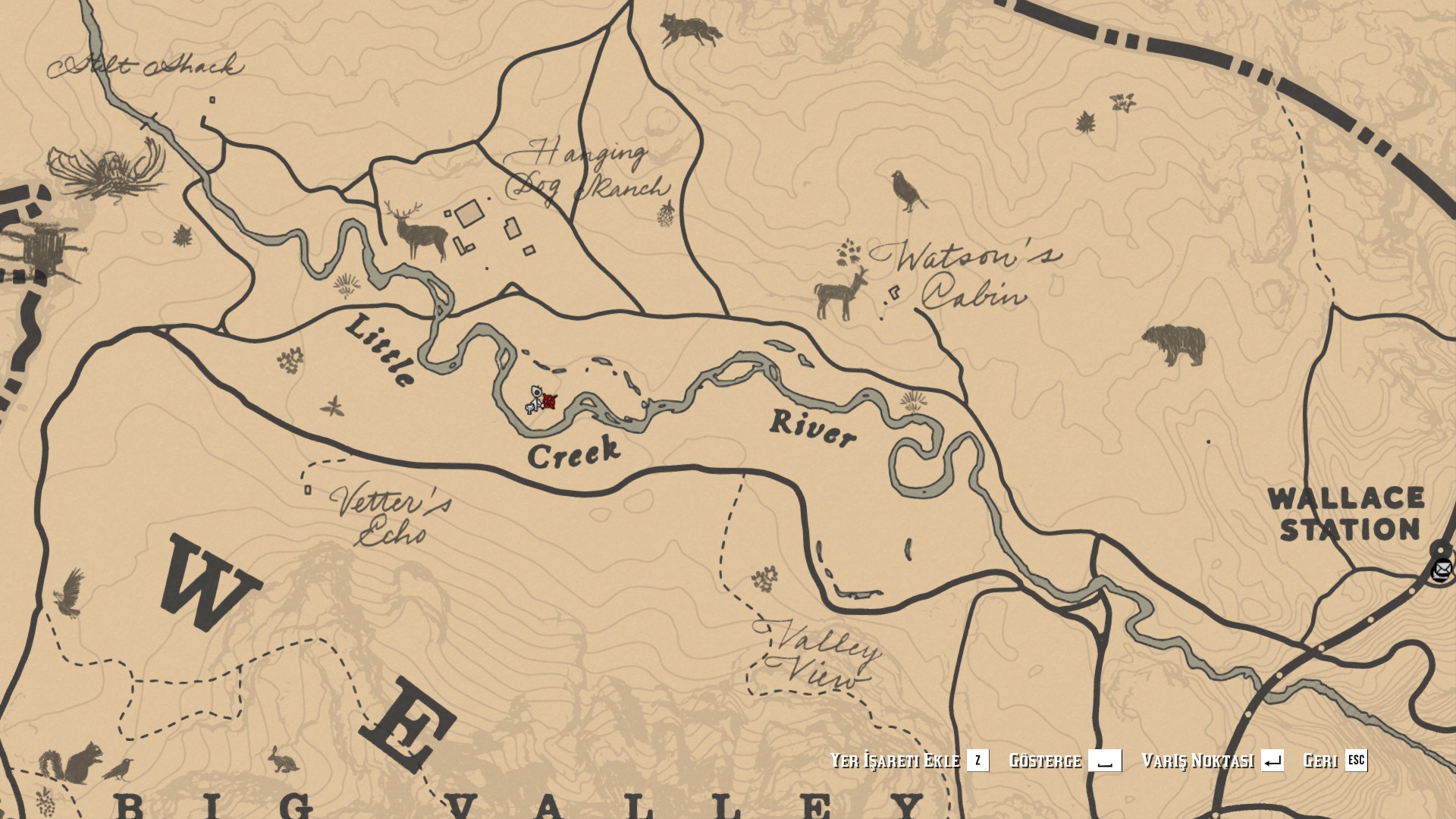Choose the bear animal marker
Image resolution: width=1456 pixels, height=819 pixels.
pos(1173,344)
